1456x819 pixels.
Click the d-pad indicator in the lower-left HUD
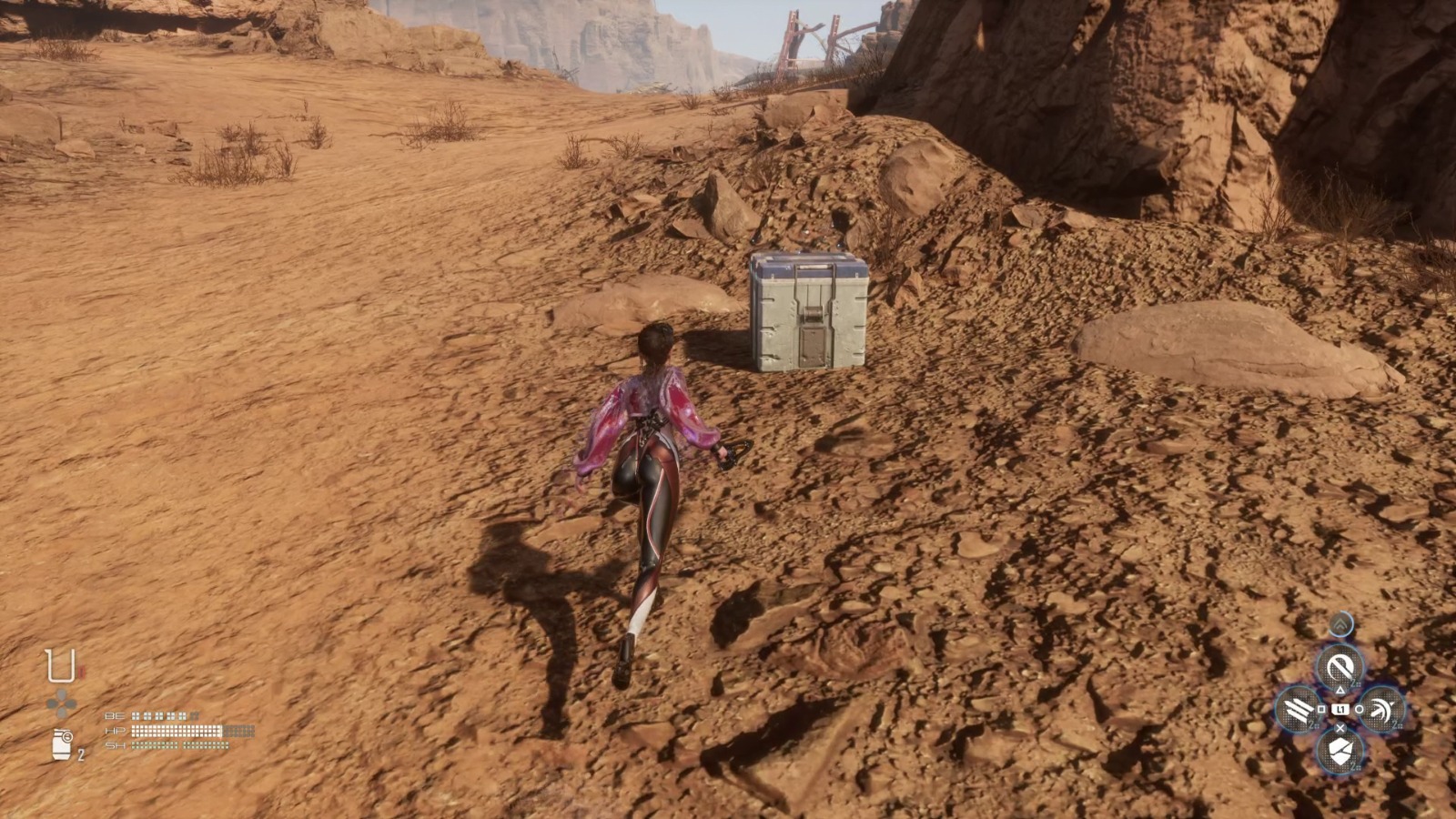[x=61, y=703]
